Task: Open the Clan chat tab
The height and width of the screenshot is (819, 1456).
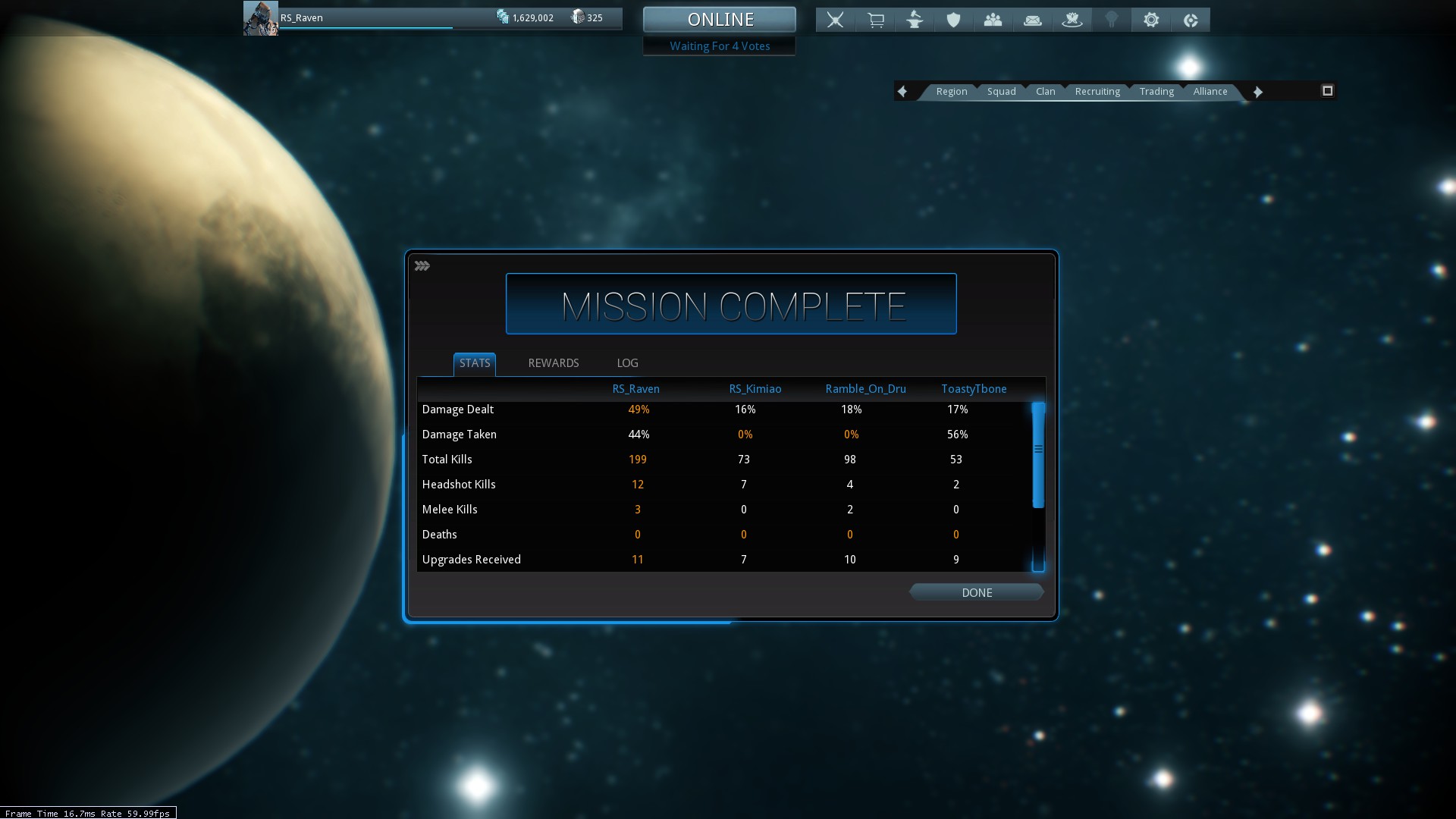Action: tap(1045, 92)
